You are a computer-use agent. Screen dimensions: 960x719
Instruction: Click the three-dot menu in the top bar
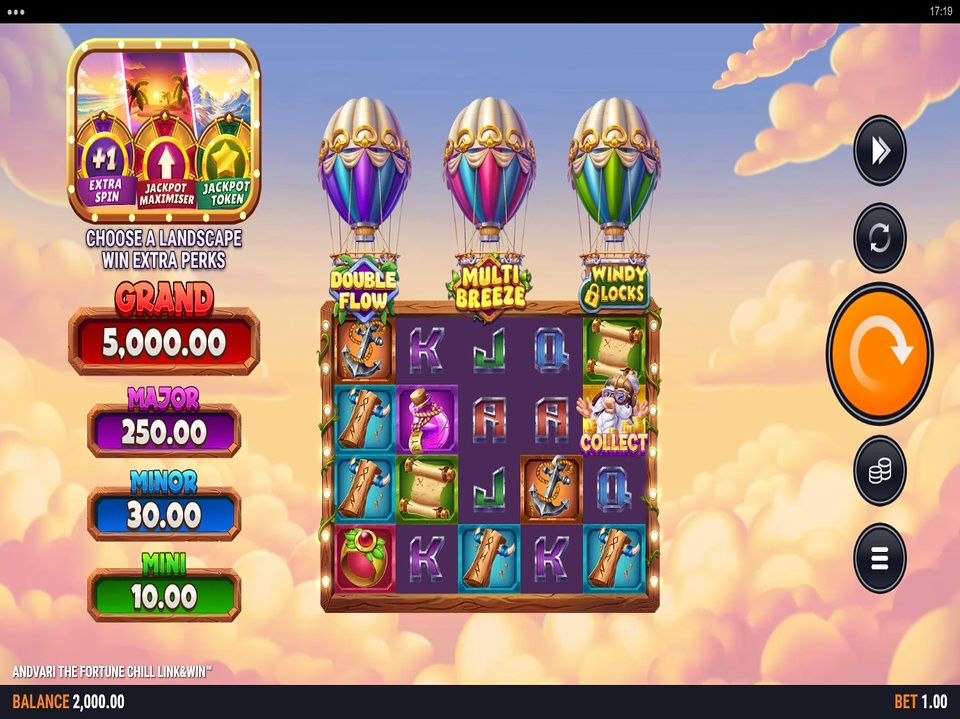[18, 11]
